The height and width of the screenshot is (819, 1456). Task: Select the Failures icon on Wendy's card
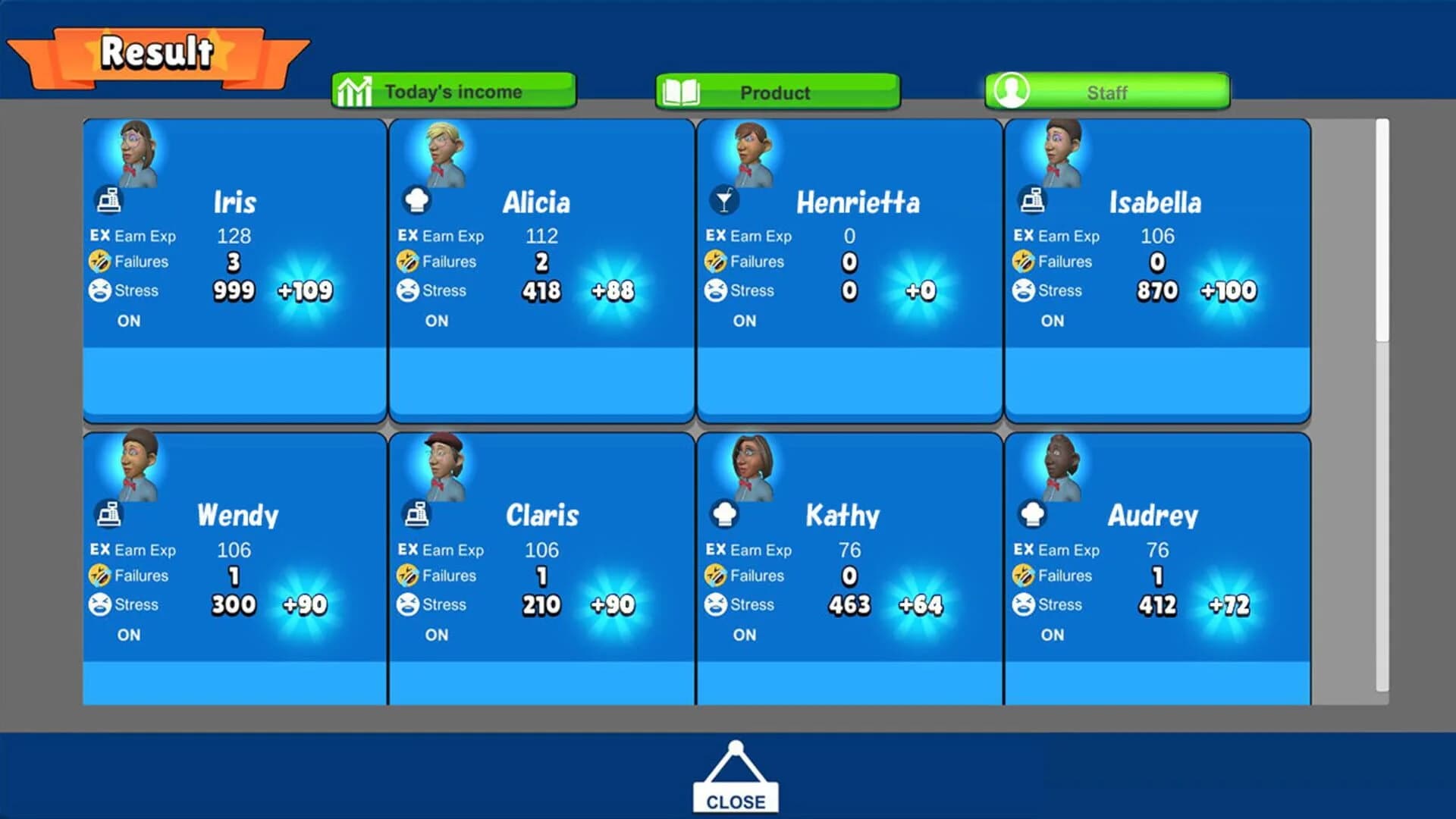point(101,576)
